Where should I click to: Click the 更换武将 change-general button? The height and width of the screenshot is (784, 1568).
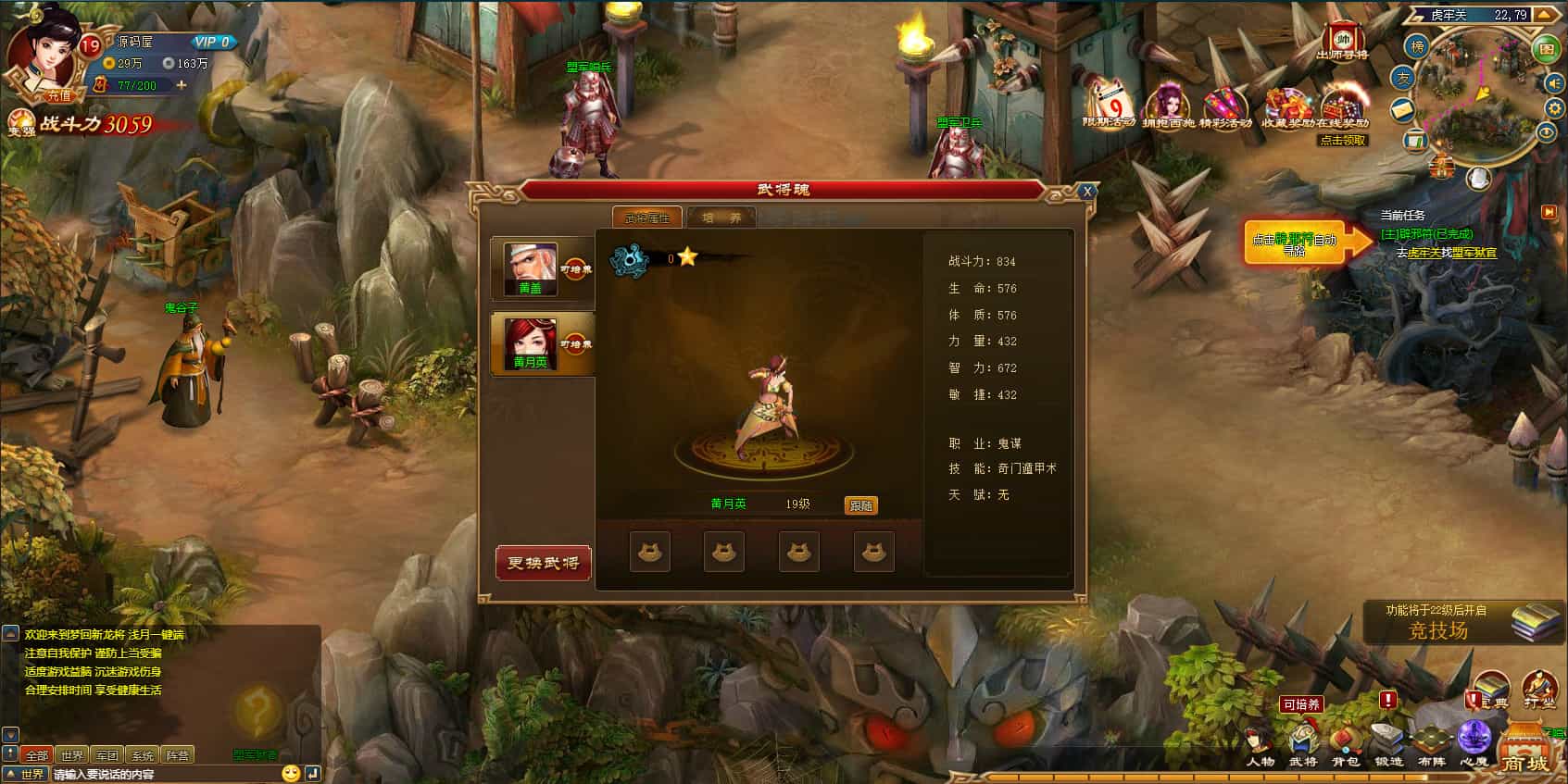click(x=543, y=563)
